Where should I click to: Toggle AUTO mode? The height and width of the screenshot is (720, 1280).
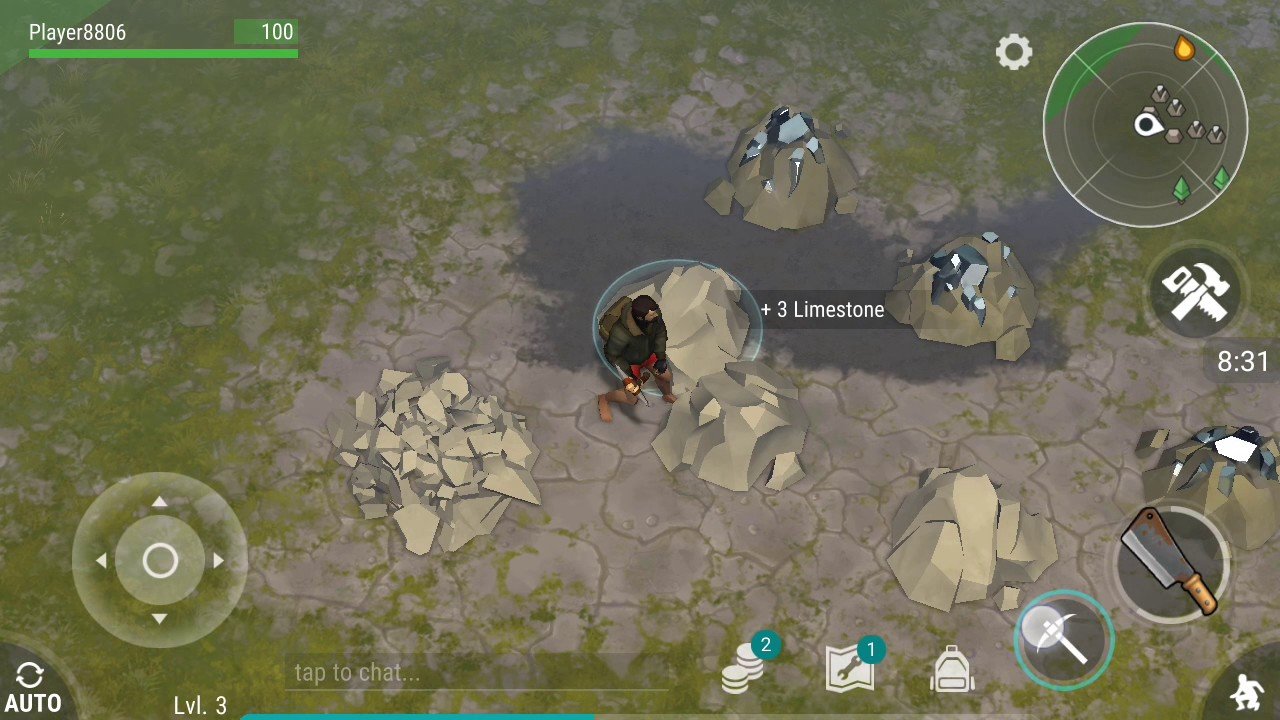pos(31,688)
